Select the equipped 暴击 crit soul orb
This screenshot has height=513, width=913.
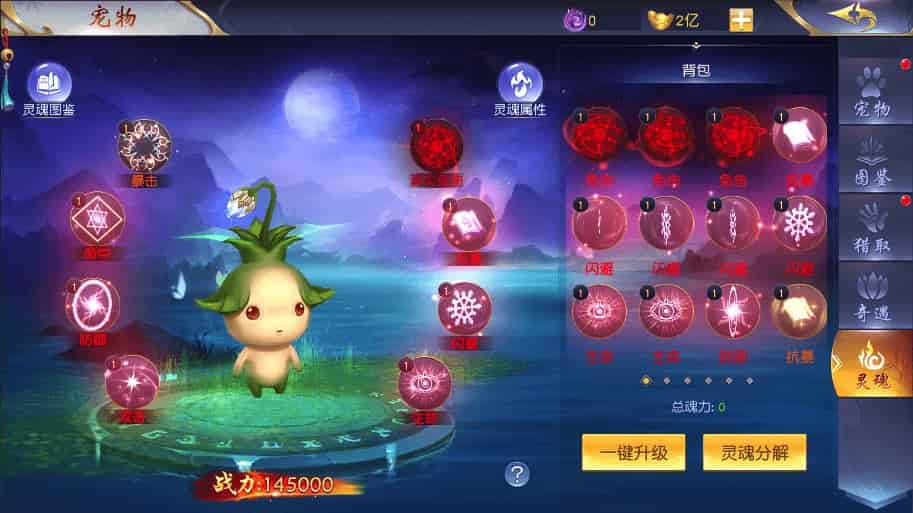(144, 149)
